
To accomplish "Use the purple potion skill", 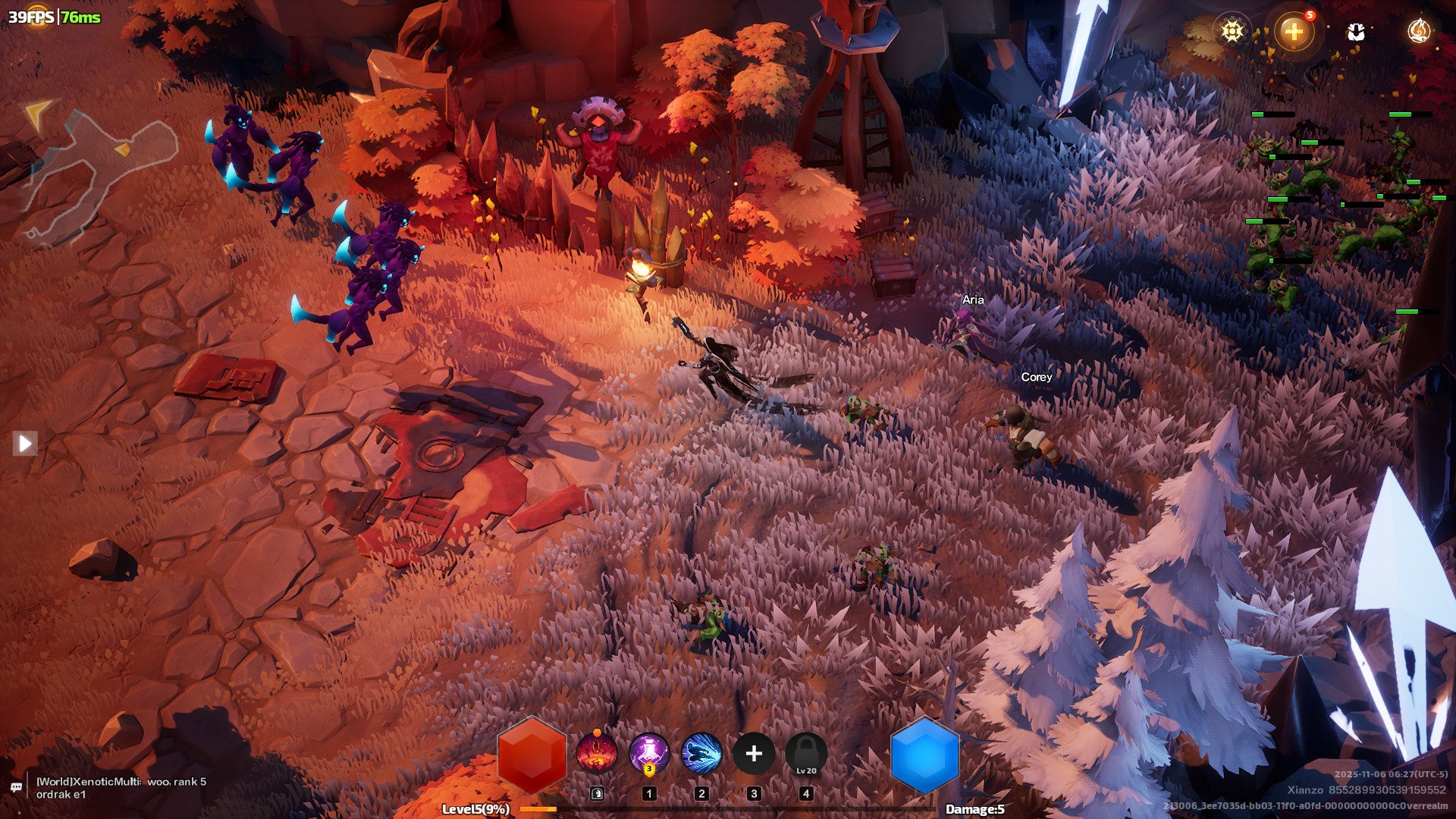I will [x=649, y=753].
